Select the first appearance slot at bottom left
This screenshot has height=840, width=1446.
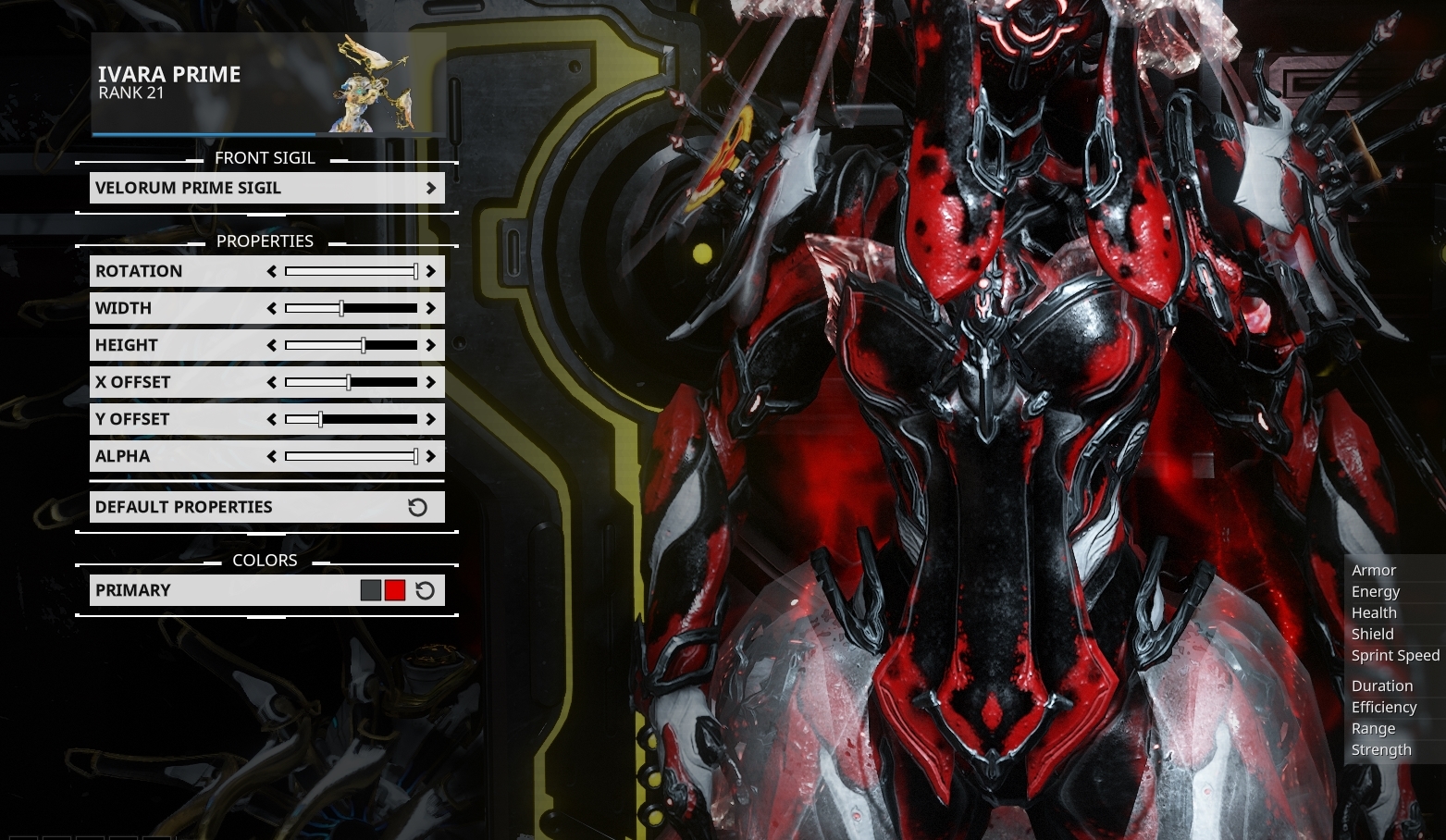(23, 835)
